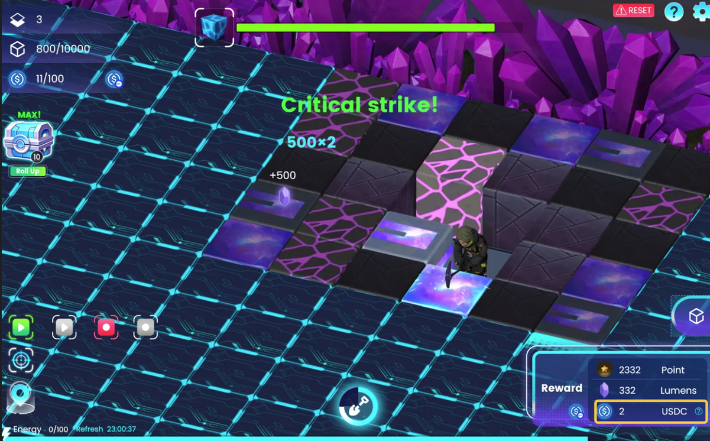Toggle the crosshair target icon
This screenshot has height=441, width=710.
pyautogui.click(x=20, y=360)
